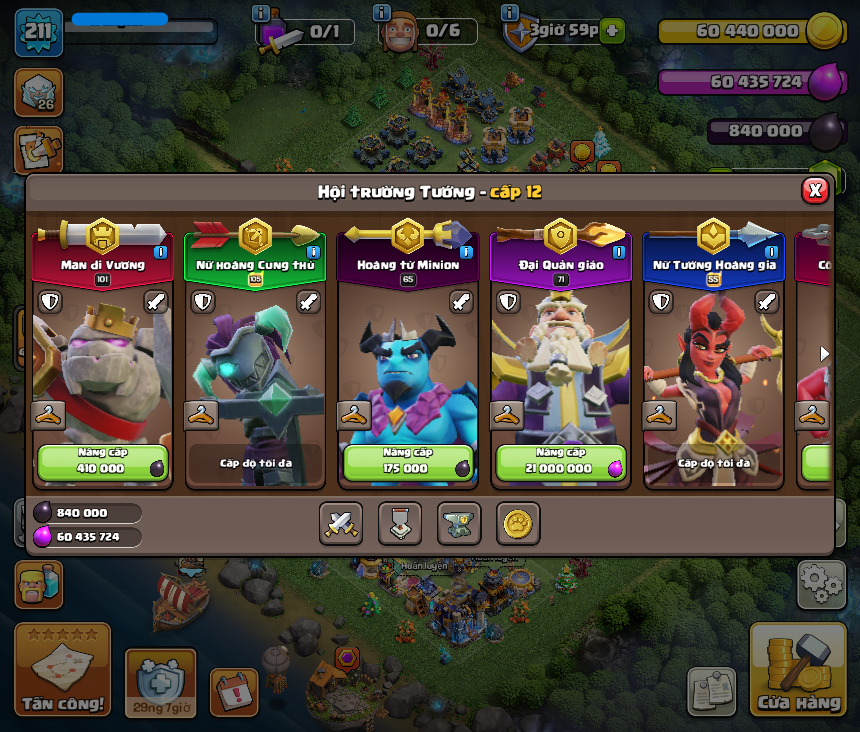Show info for Nữ Tướng Hoàng gia
This screenshot has height=732, width=860.
(771, 252)
